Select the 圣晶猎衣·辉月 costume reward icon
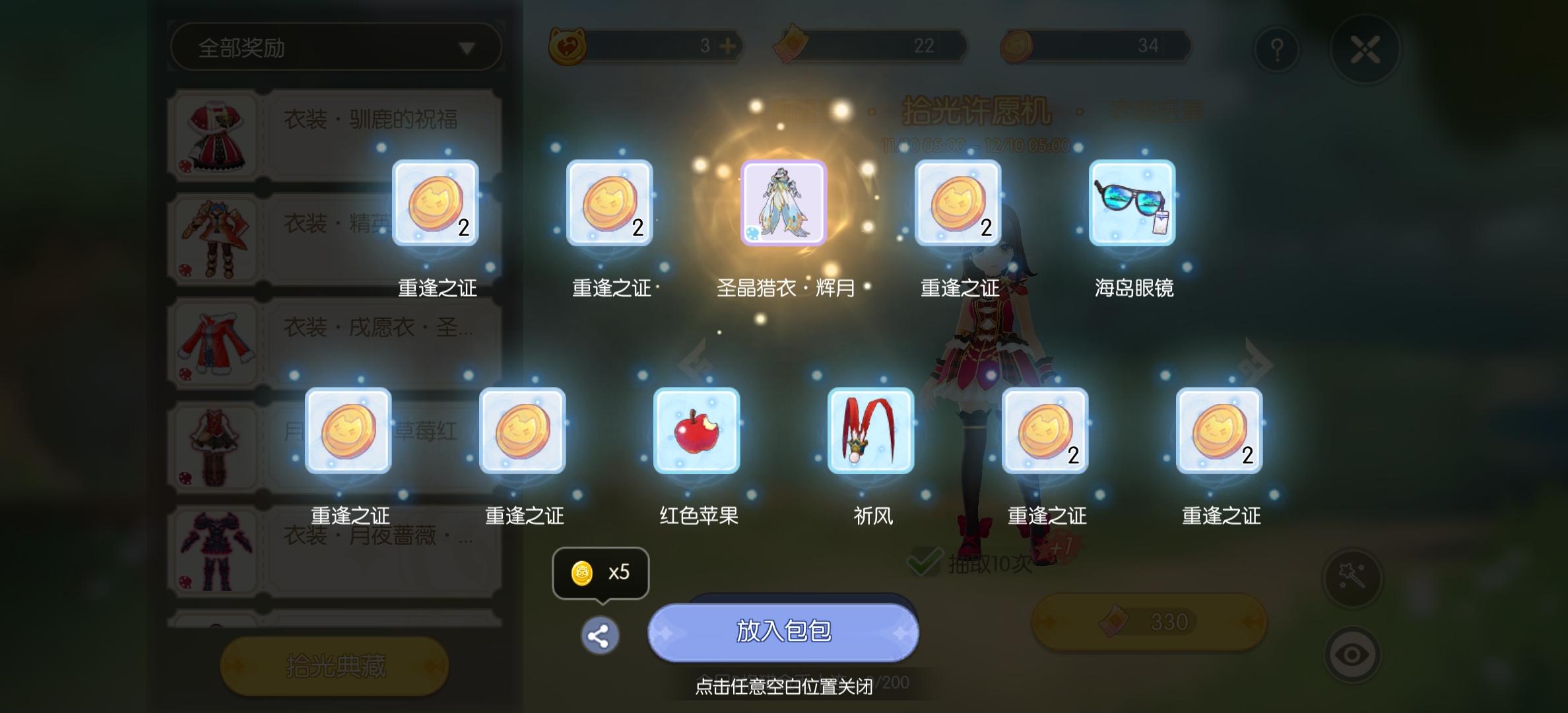 [783, 203]
